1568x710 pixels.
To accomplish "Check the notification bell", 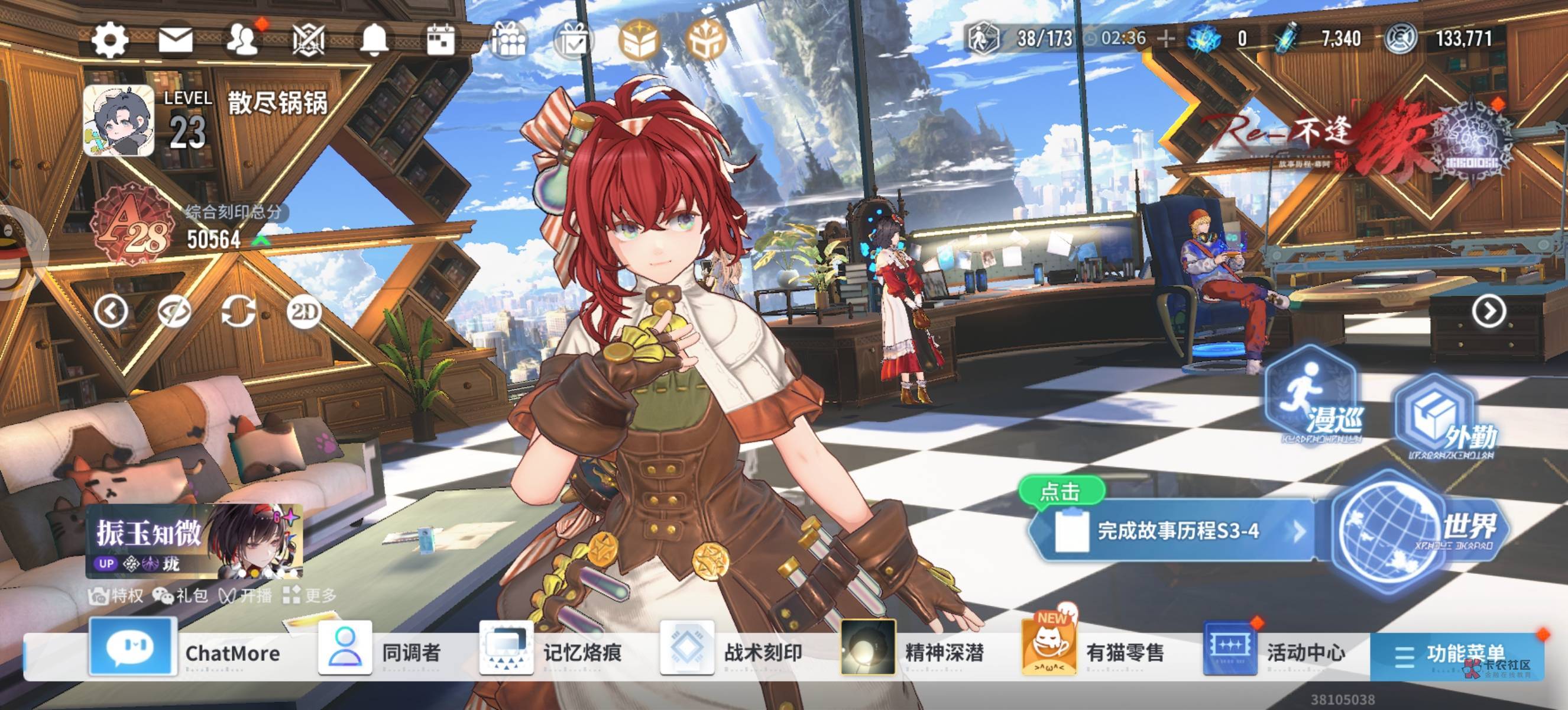I will pos(374,40).
